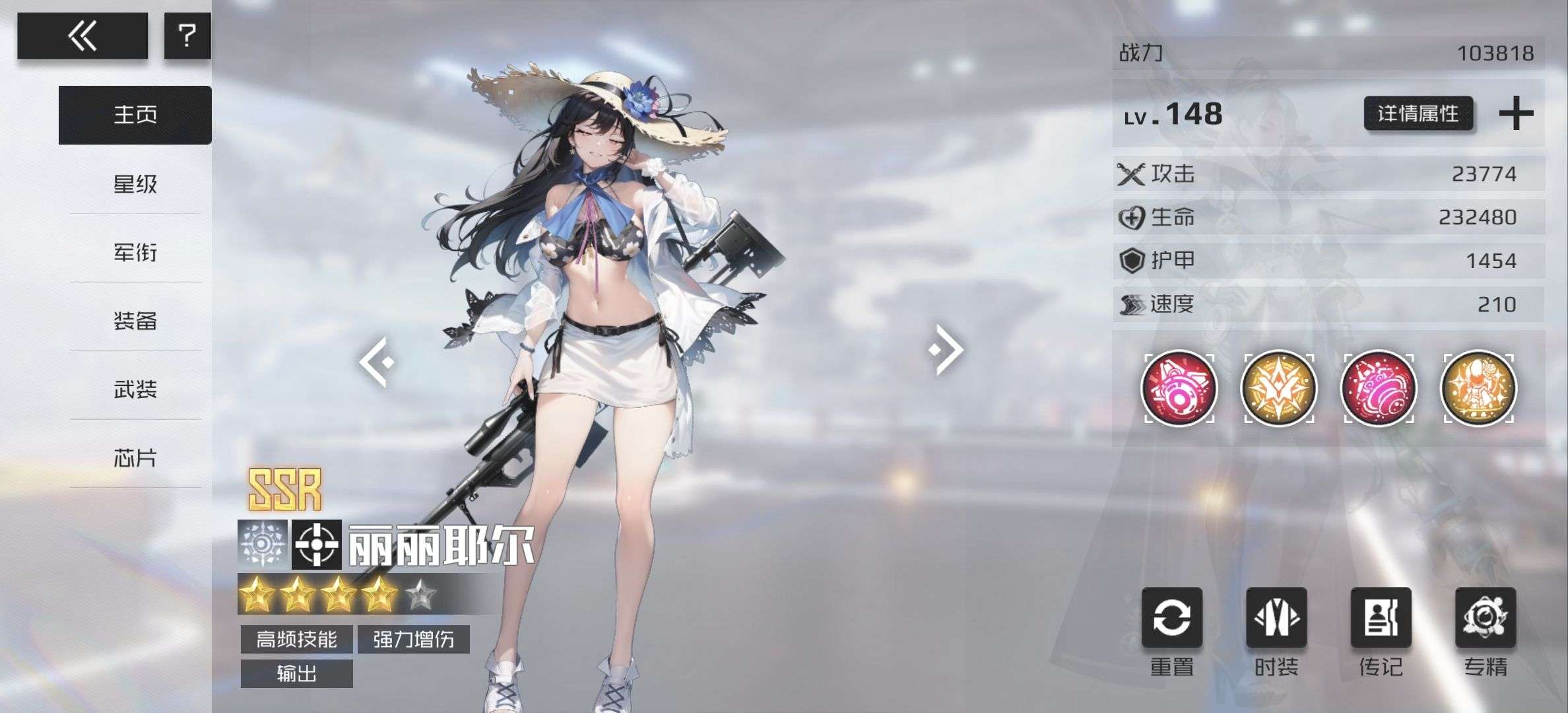View the next character with right arrow
This screenshot has width=1568, height=713.
946,349
